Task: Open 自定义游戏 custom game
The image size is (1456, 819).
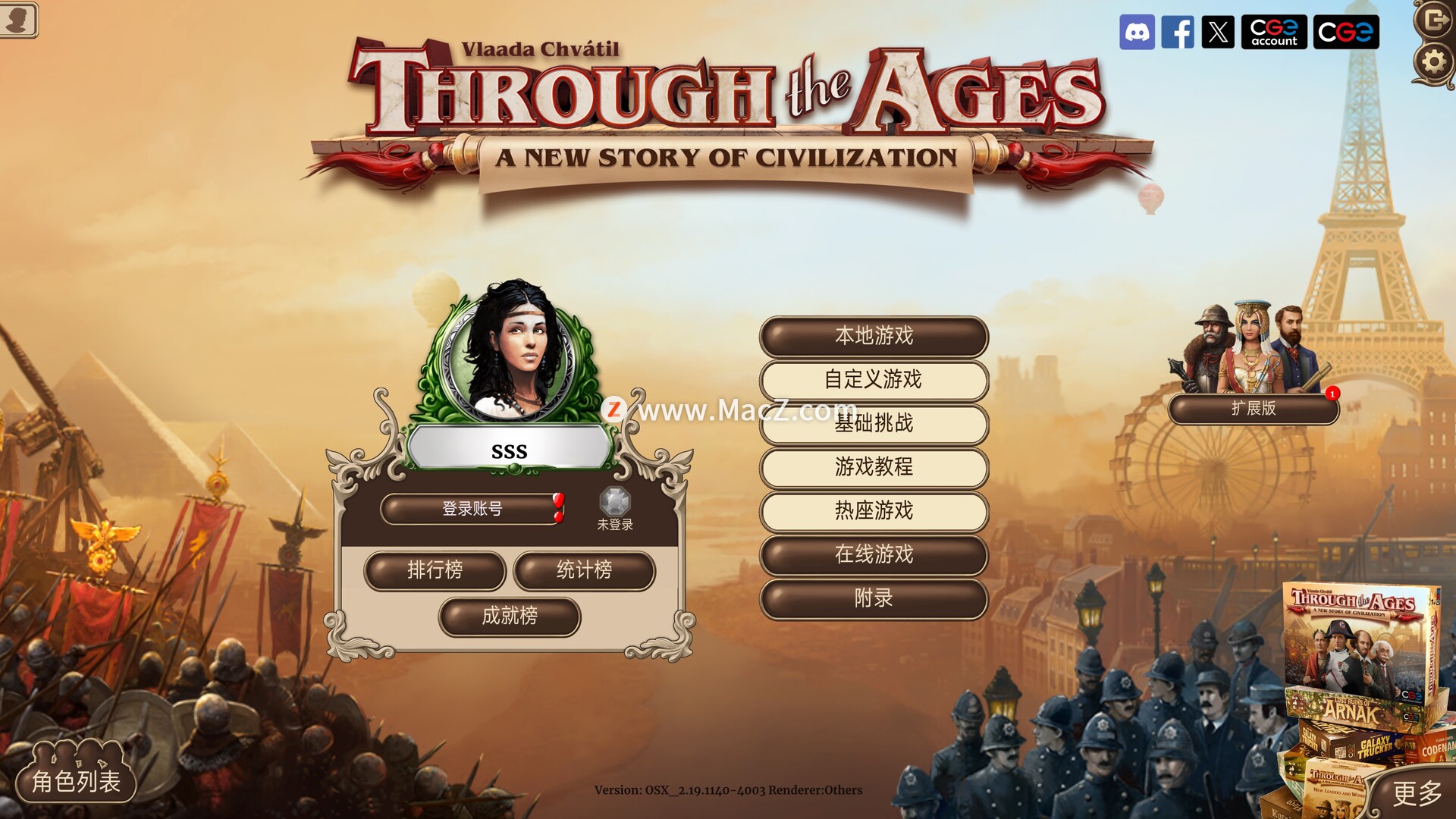Action: 874,380
